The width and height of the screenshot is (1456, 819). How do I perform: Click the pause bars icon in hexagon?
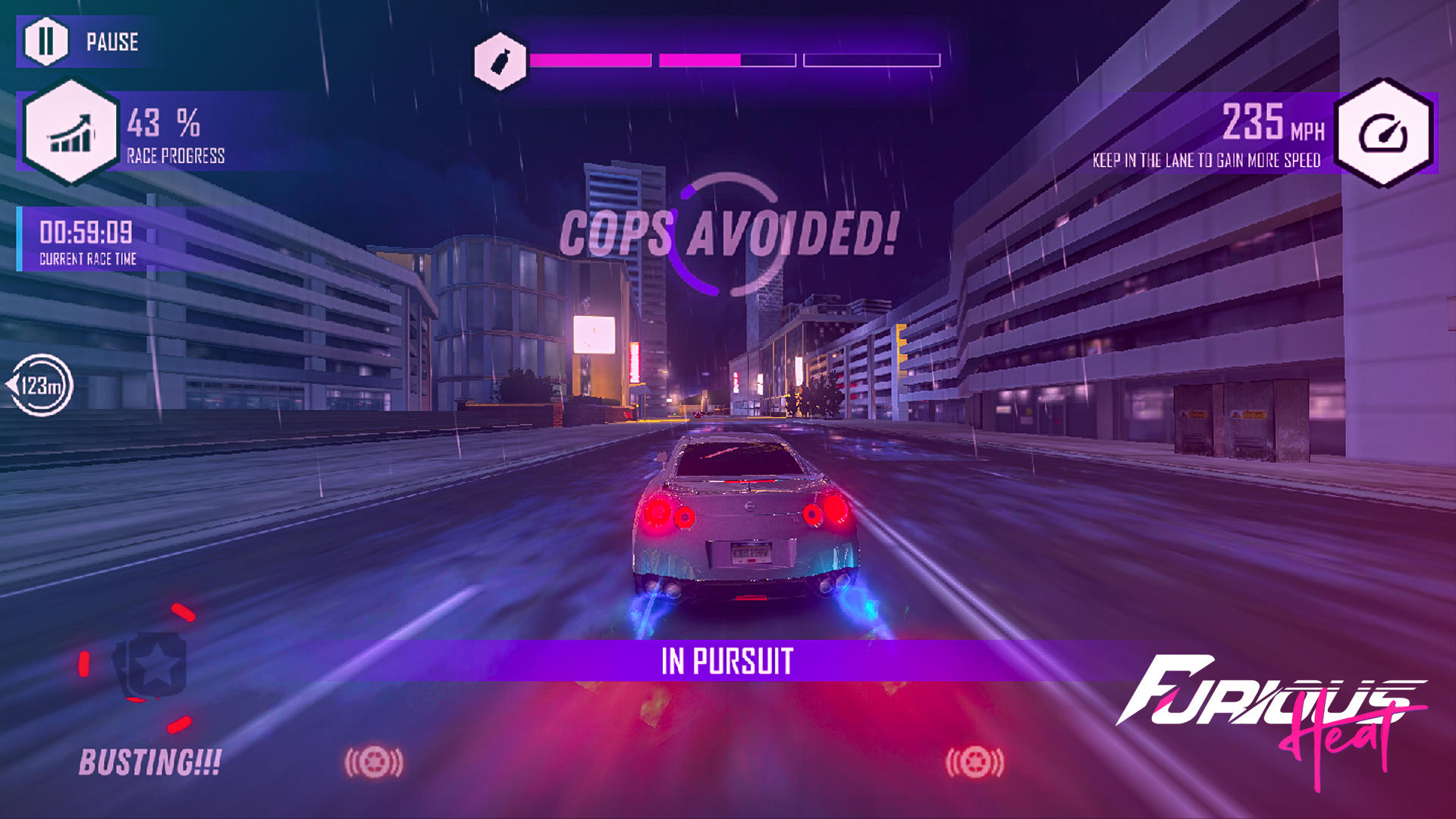tap(47, 42)
